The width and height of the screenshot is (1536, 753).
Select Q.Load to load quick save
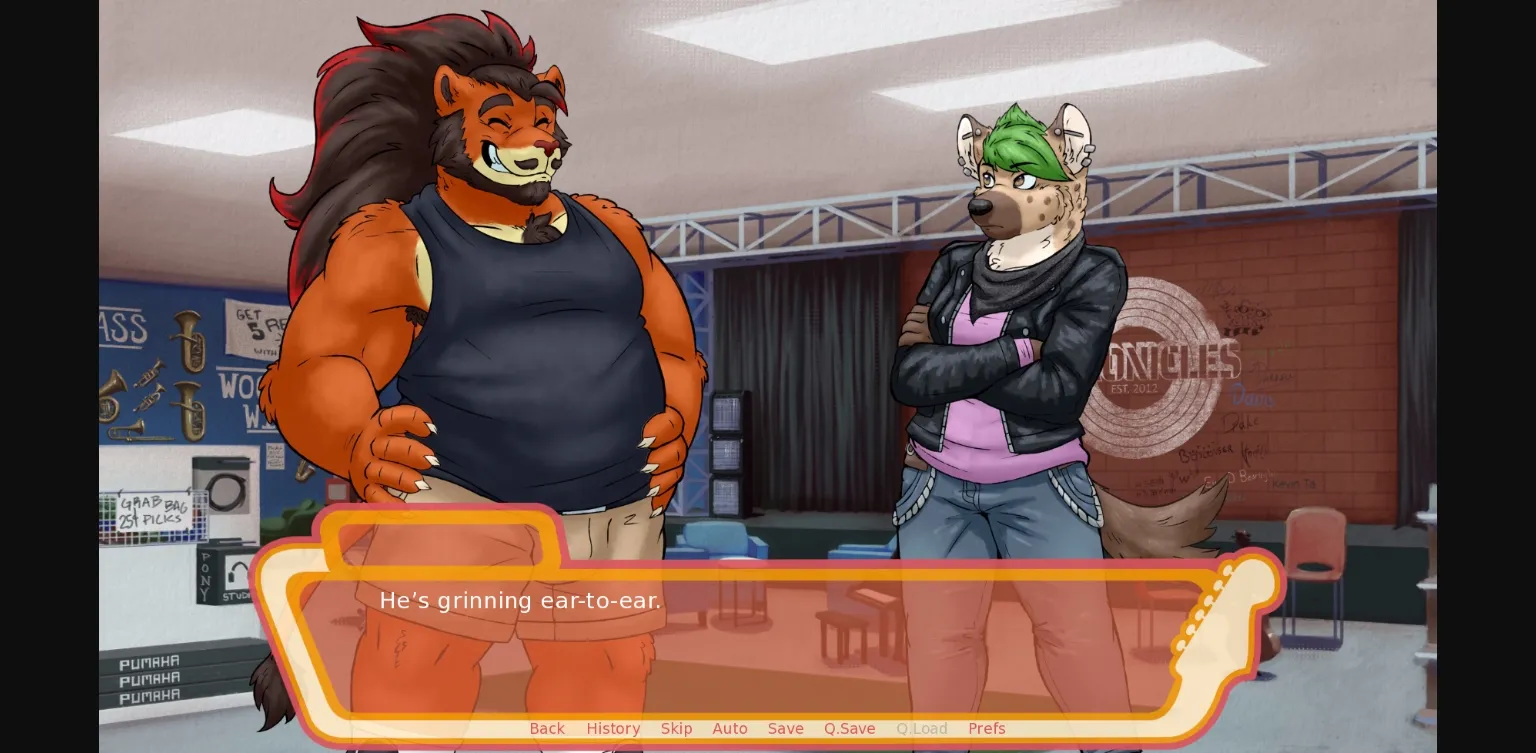coord(921,729)
